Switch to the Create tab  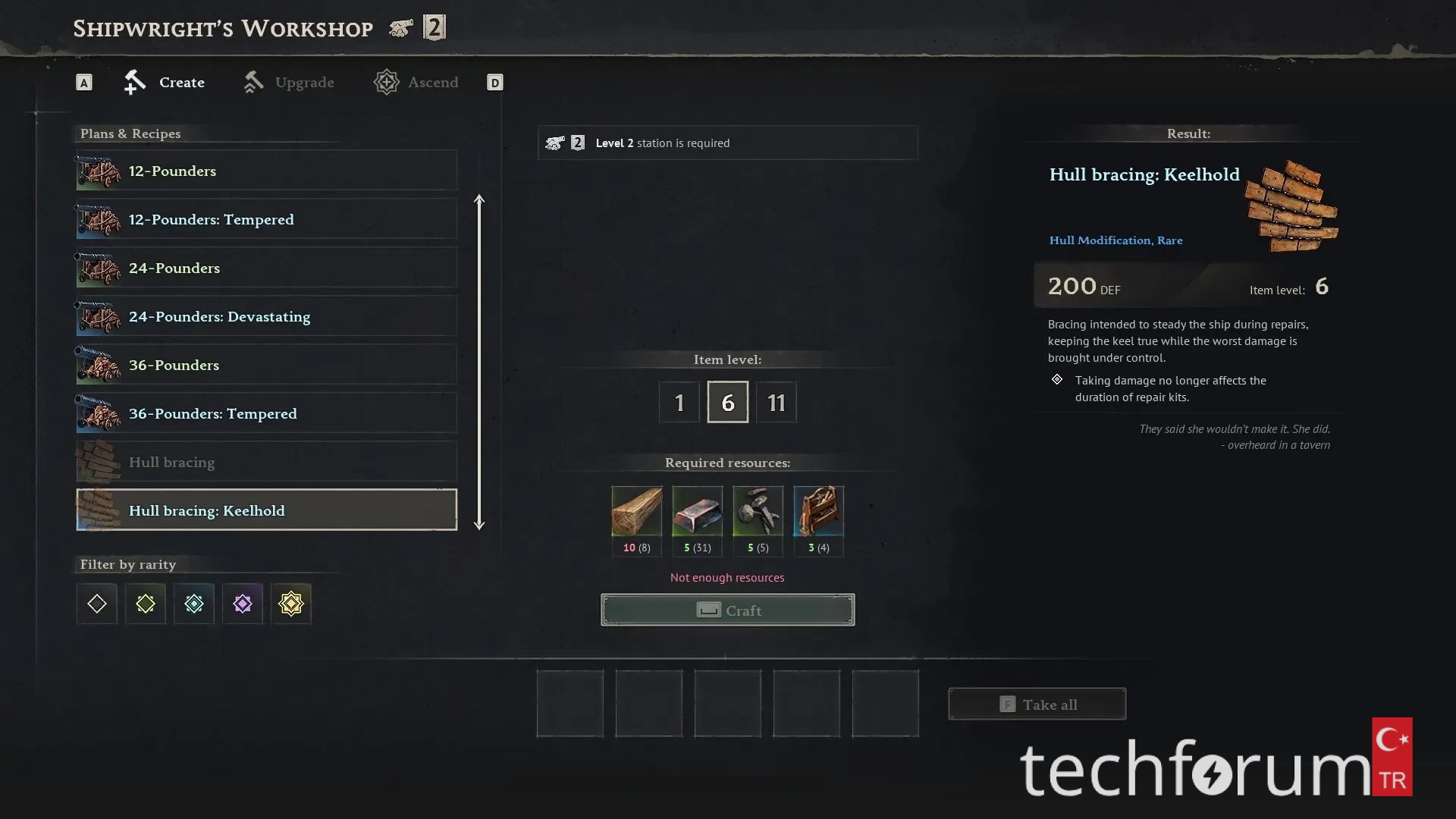(x=165, y=82)
